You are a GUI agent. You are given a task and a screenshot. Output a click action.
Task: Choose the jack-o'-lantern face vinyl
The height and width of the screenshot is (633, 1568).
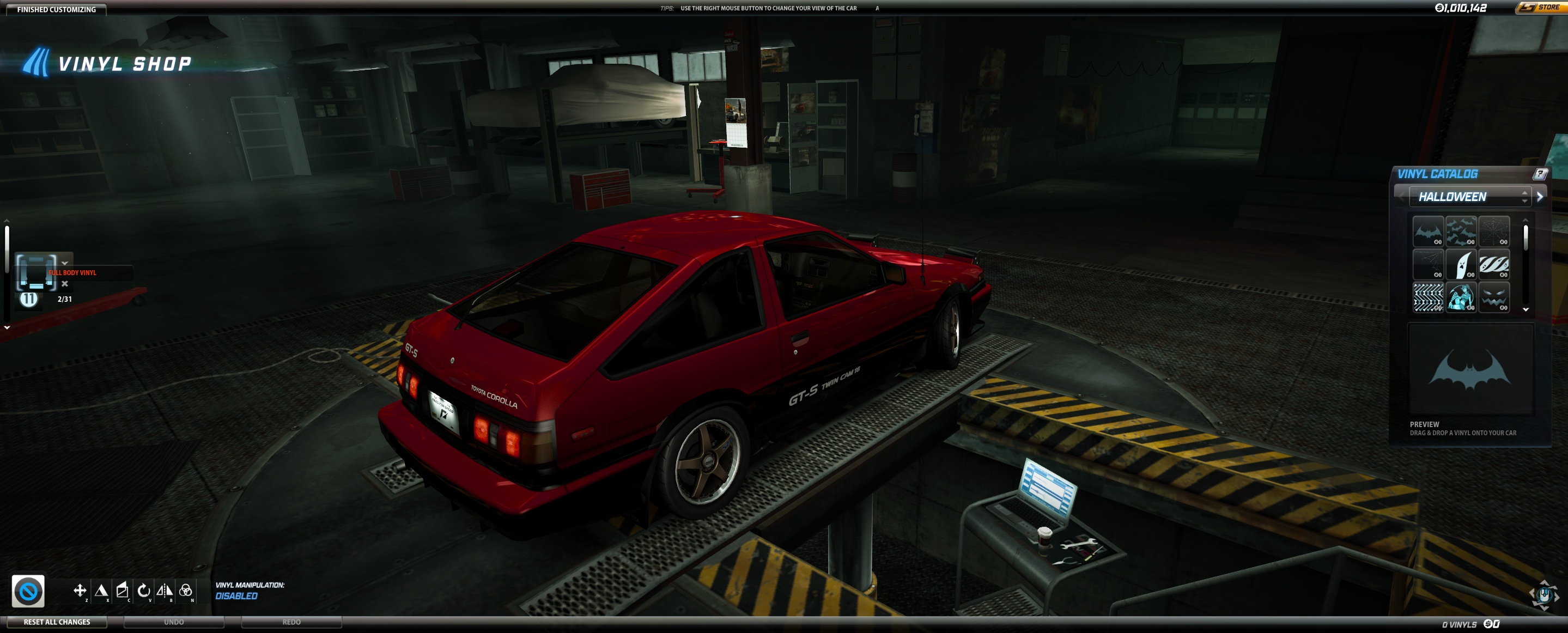coord(1494,297)
